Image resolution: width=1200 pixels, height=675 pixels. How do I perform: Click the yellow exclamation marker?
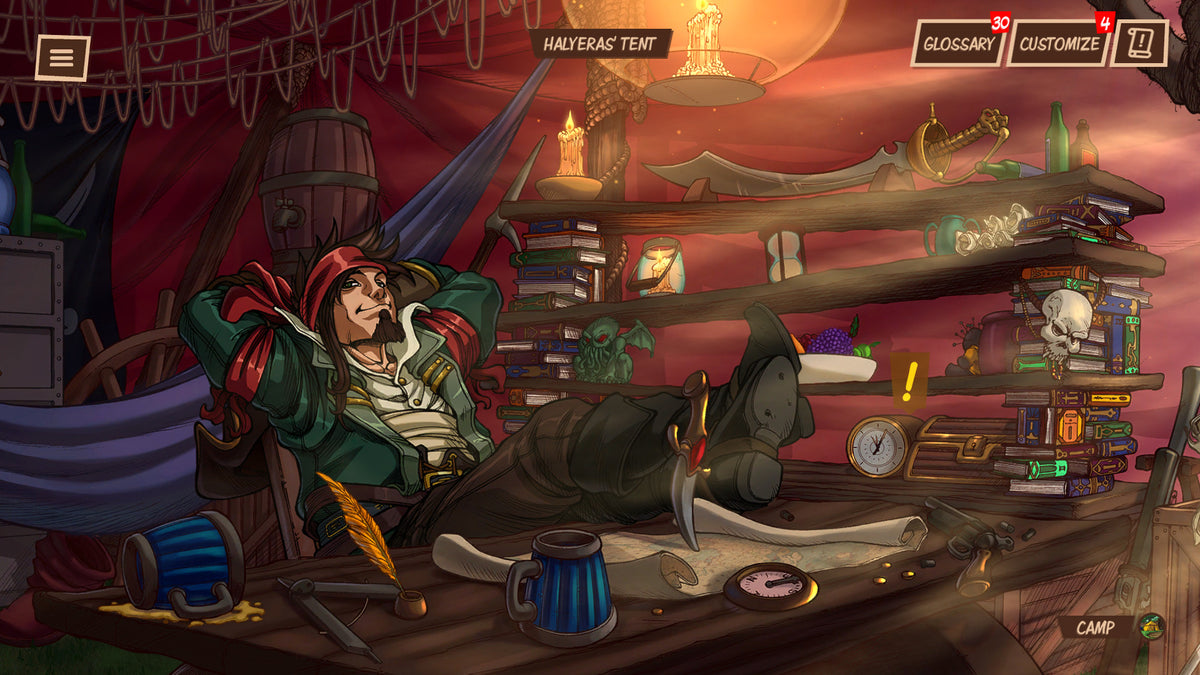tap(909, 382)
